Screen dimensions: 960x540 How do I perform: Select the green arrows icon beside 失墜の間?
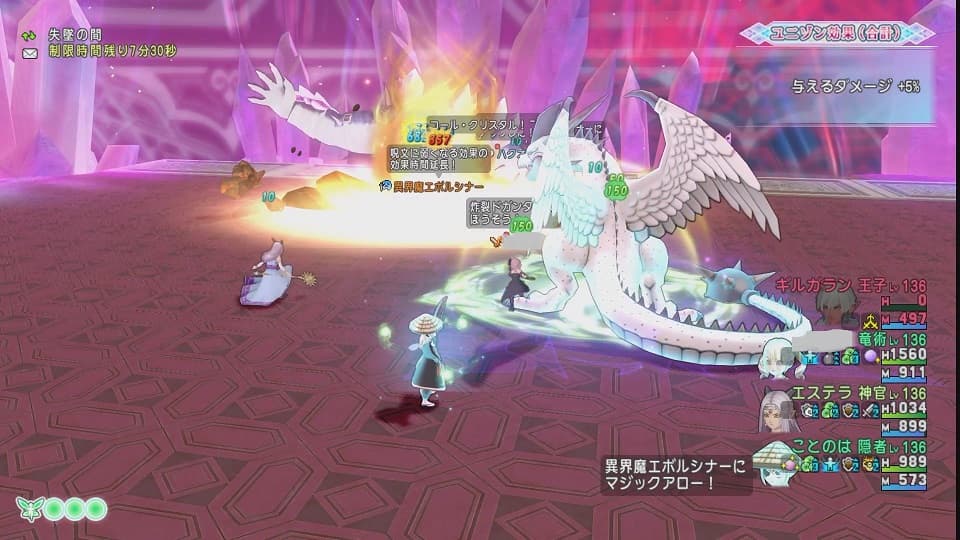coord(30,34)
